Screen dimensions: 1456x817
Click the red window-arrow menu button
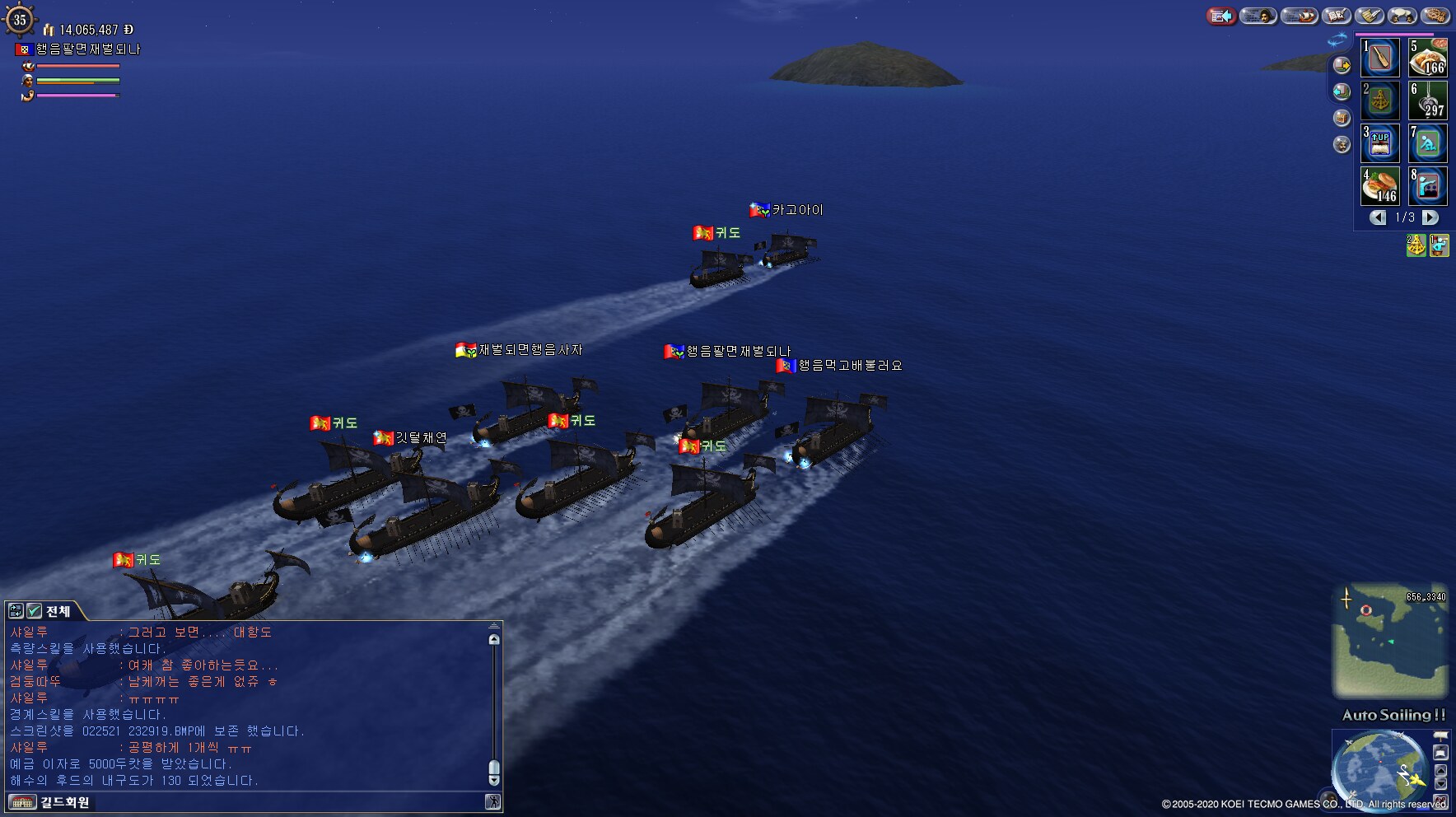(x=1222, y=16)
